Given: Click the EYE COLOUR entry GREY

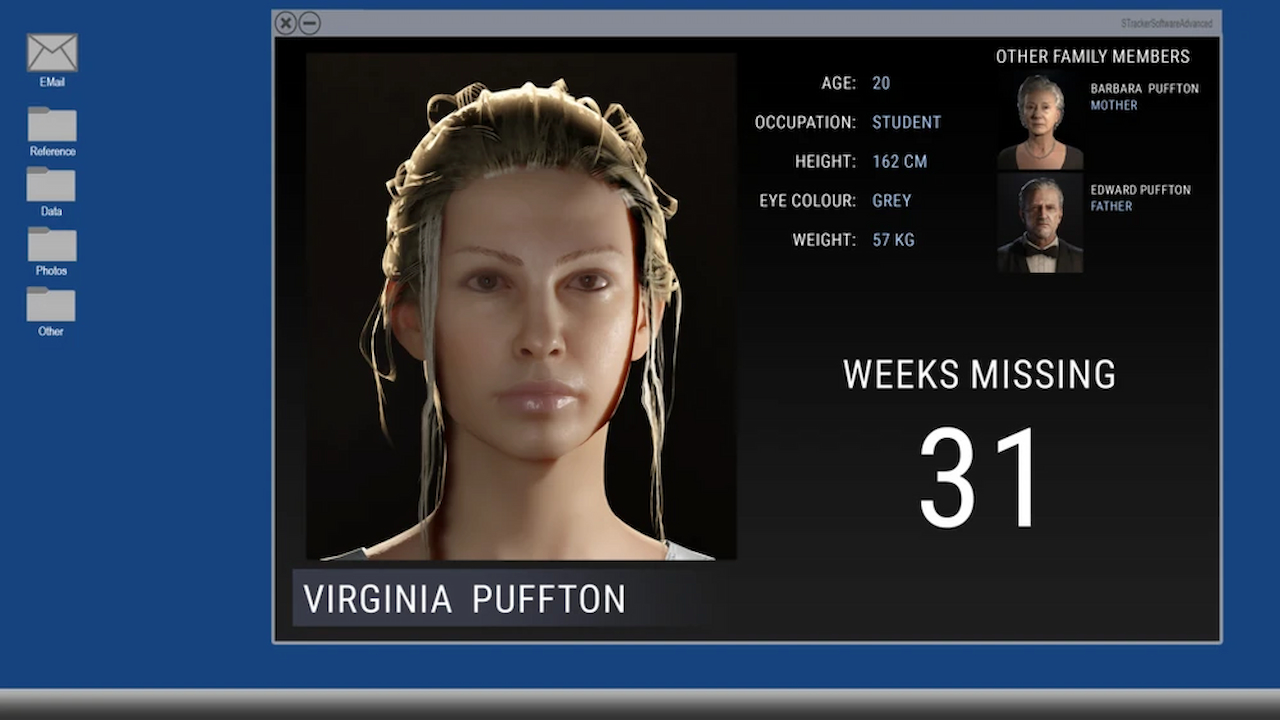Looking at the screenshot, I should tap(891, 200).
